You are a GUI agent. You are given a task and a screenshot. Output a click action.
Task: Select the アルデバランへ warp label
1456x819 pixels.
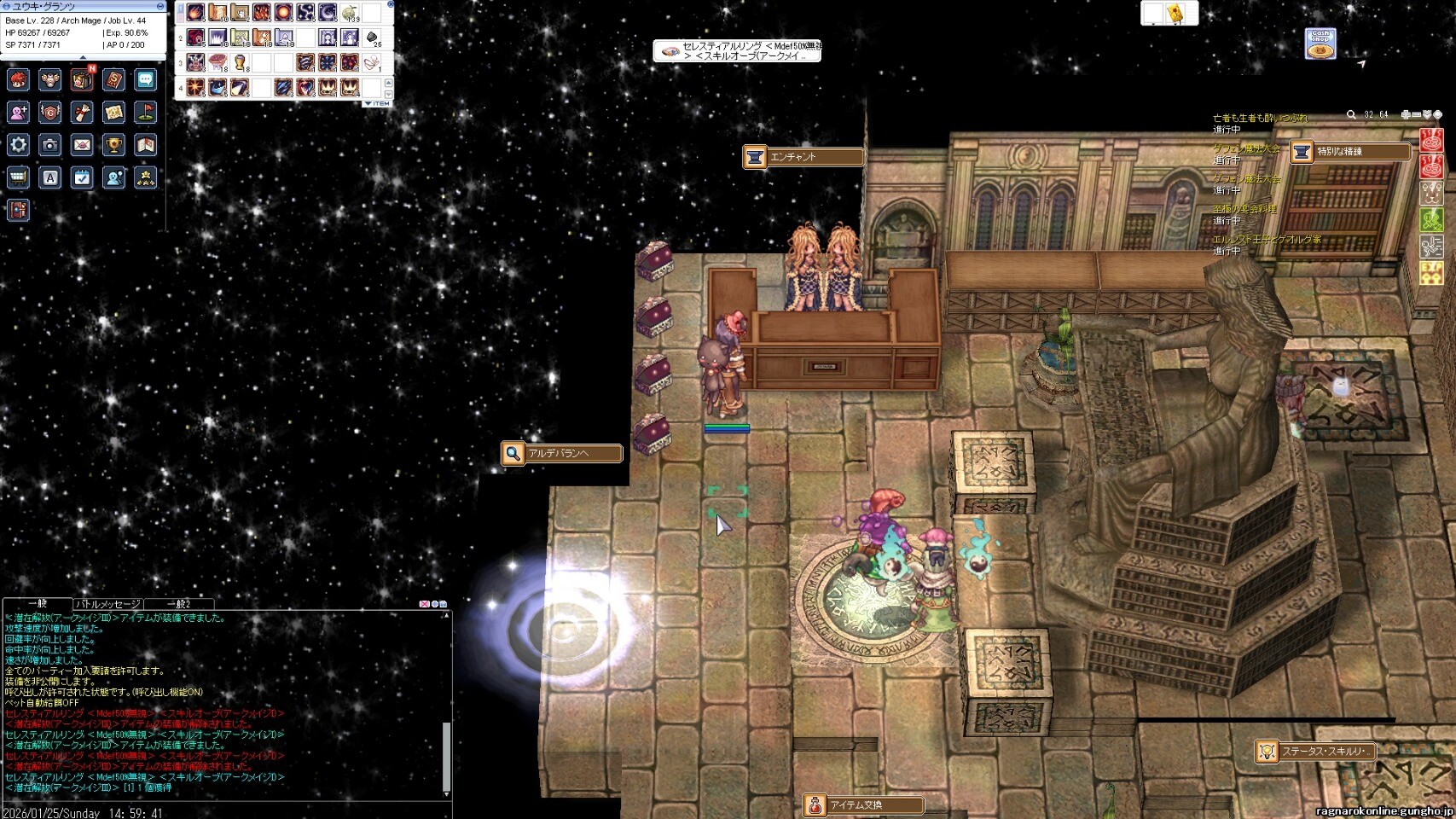click(x=561, y=453)
